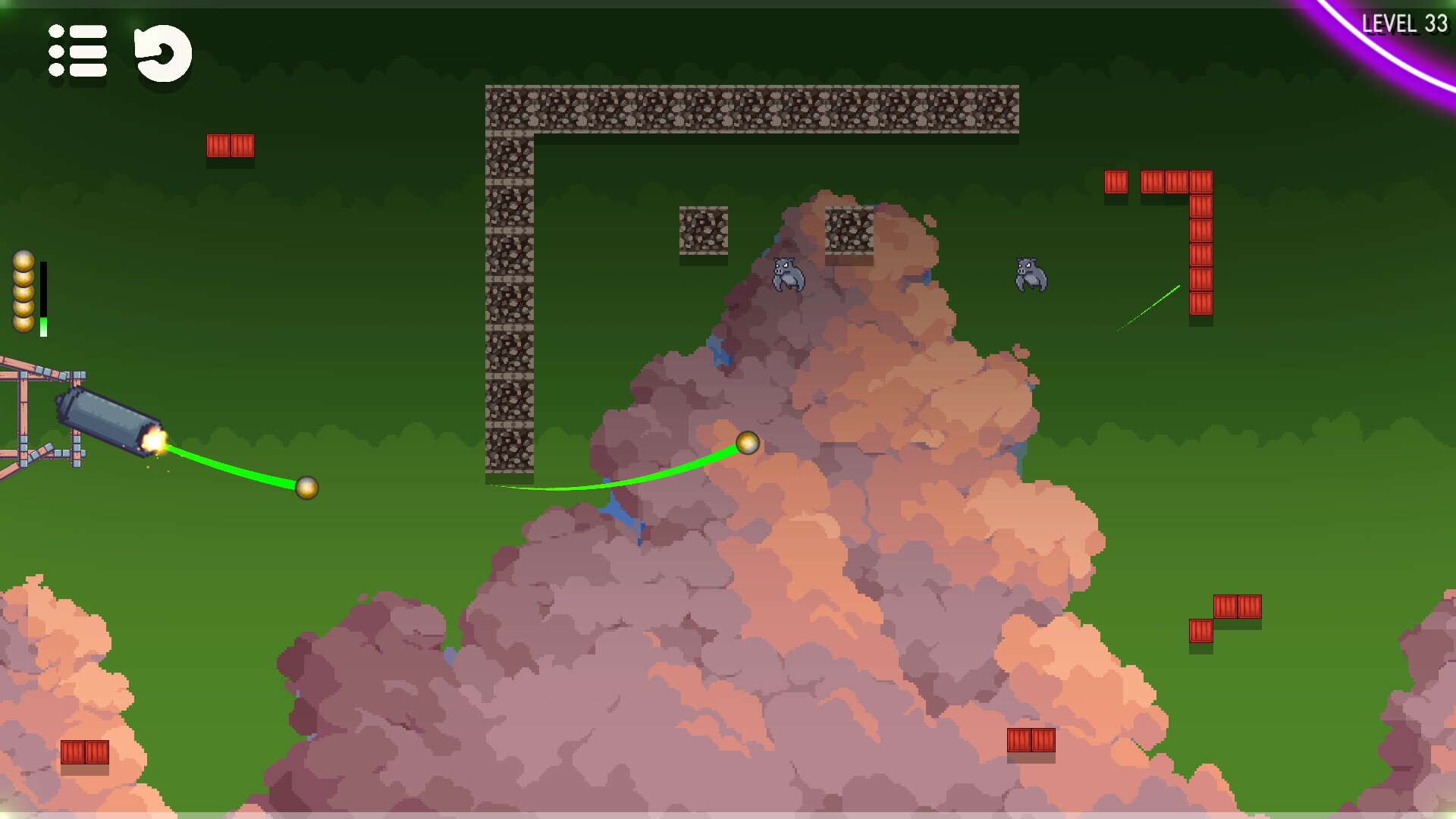Restart the level with the undo arrow
This screenshot has width=1456, height=819.
tap(162, 53)
